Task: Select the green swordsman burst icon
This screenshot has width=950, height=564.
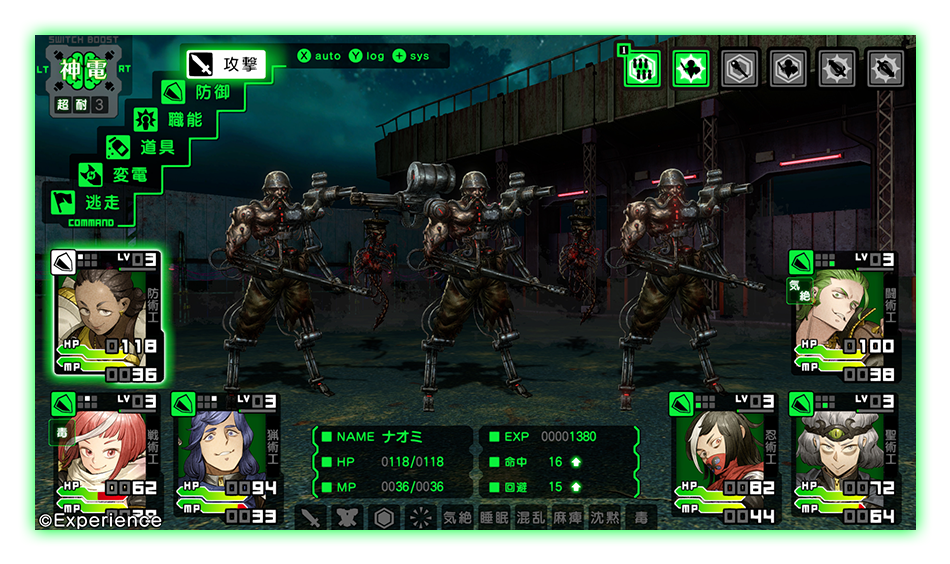Action: coord(690,68)
